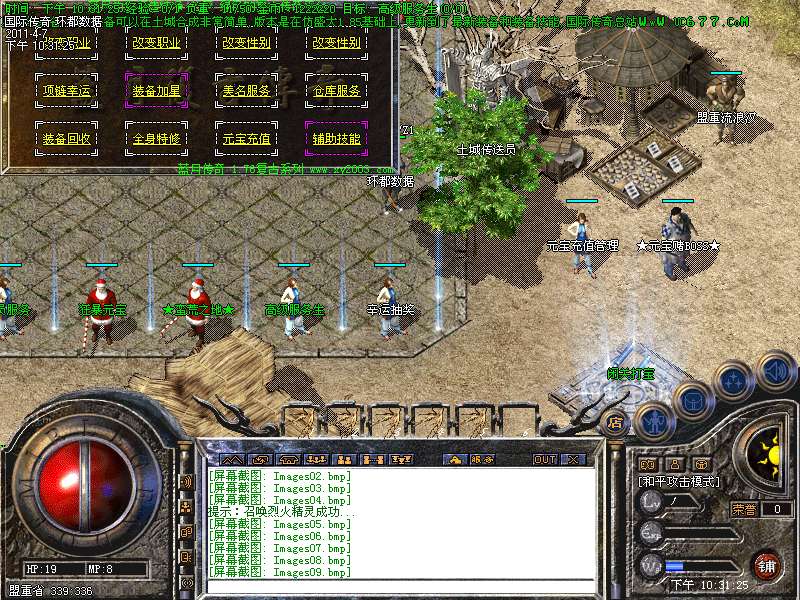Viewport: 800px width, 600px height.
Task: Select the 装备加星 equipment star upgrade
Action: [156, 91]
